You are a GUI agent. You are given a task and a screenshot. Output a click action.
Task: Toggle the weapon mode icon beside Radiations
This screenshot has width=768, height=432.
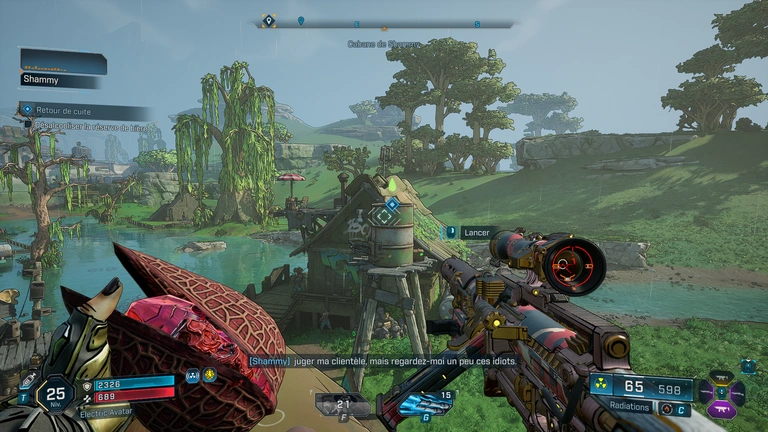tap(667, 408)
